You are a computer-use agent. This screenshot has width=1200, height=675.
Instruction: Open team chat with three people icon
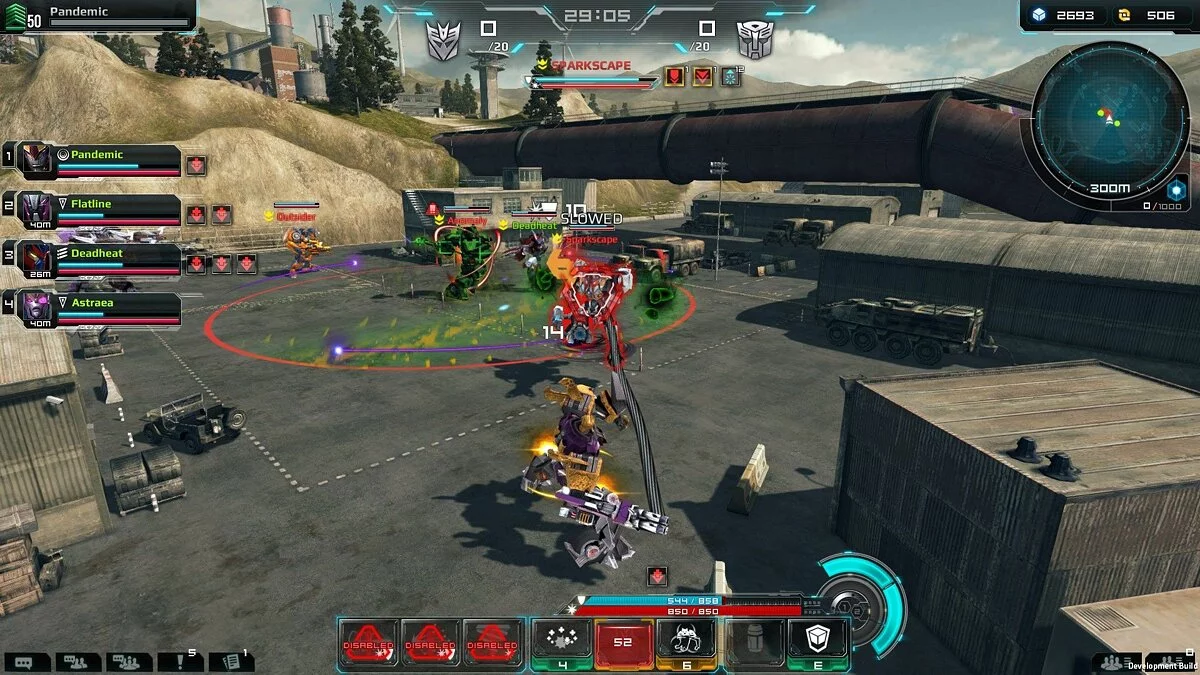(x=129, y=661)
